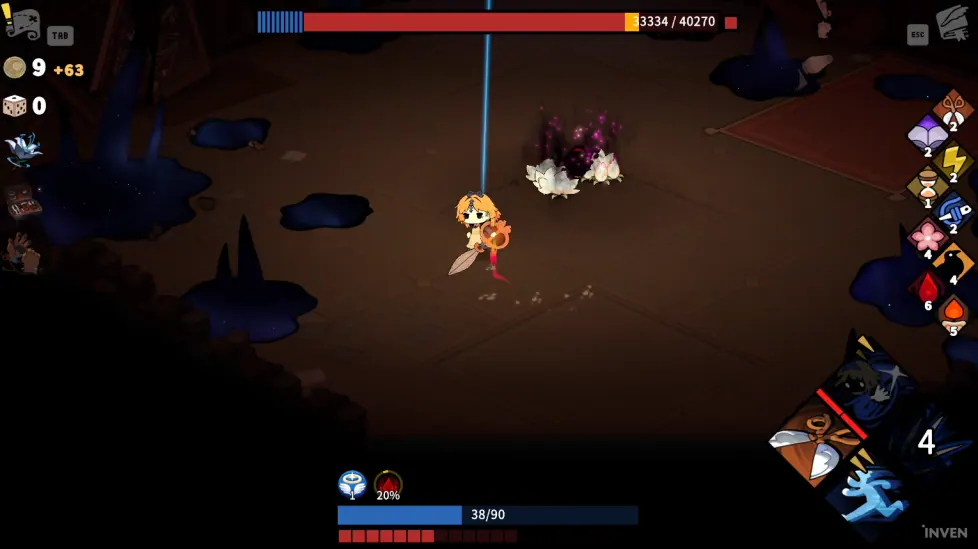Select the hourglass trait icon
Screen dimensions: 978x549
[927, 186]
